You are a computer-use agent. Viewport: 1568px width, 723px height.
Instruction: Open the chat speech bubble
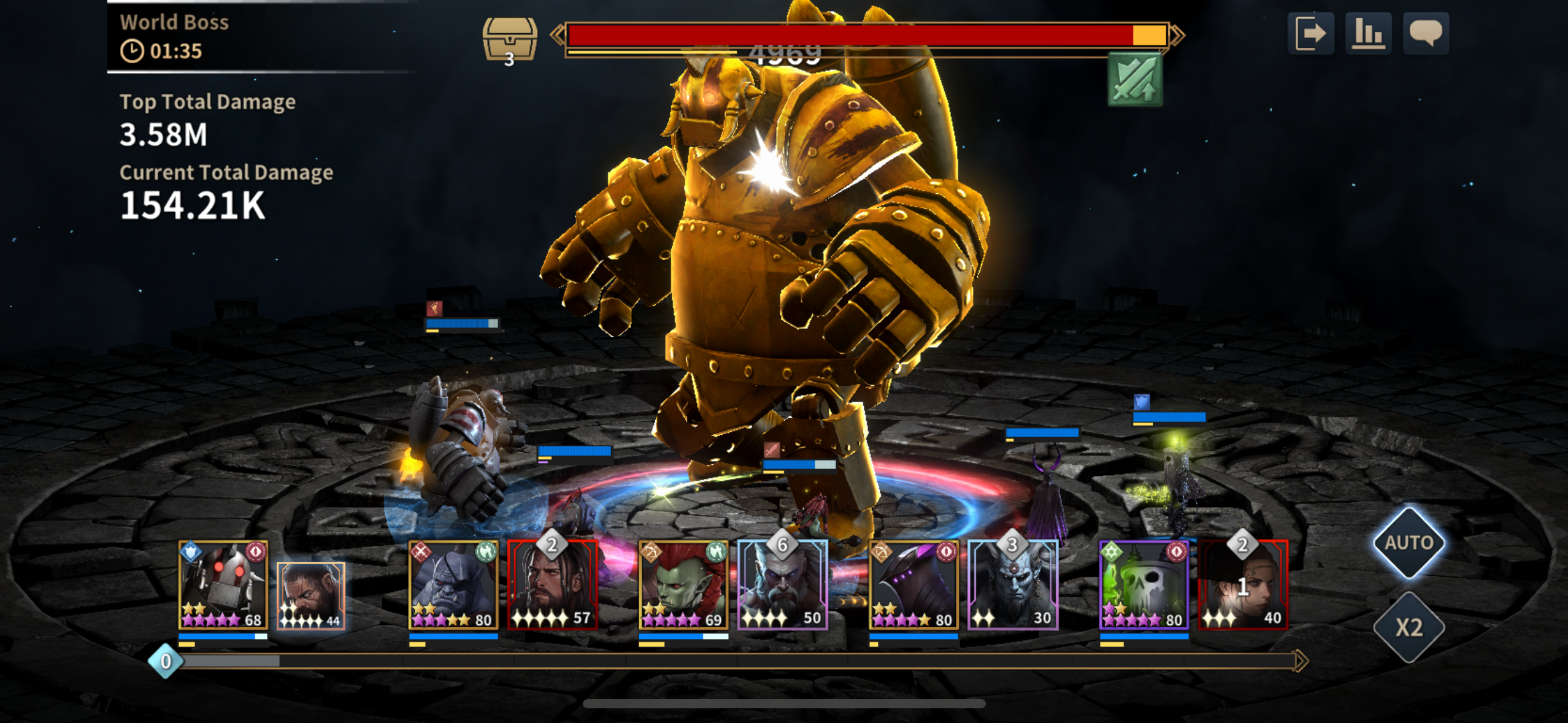pos(1426,33)
